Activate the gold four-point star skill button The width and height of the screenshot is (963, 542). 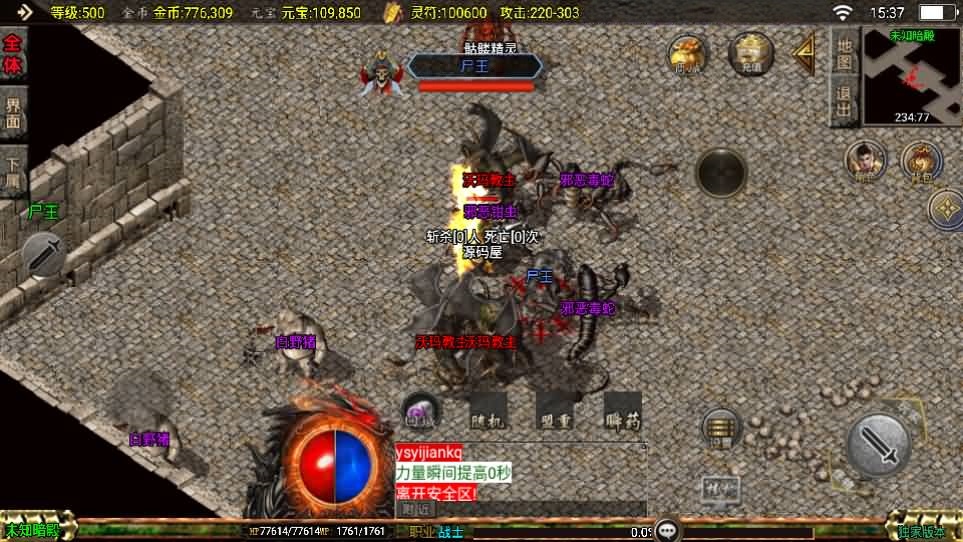(x=944, y=209)
